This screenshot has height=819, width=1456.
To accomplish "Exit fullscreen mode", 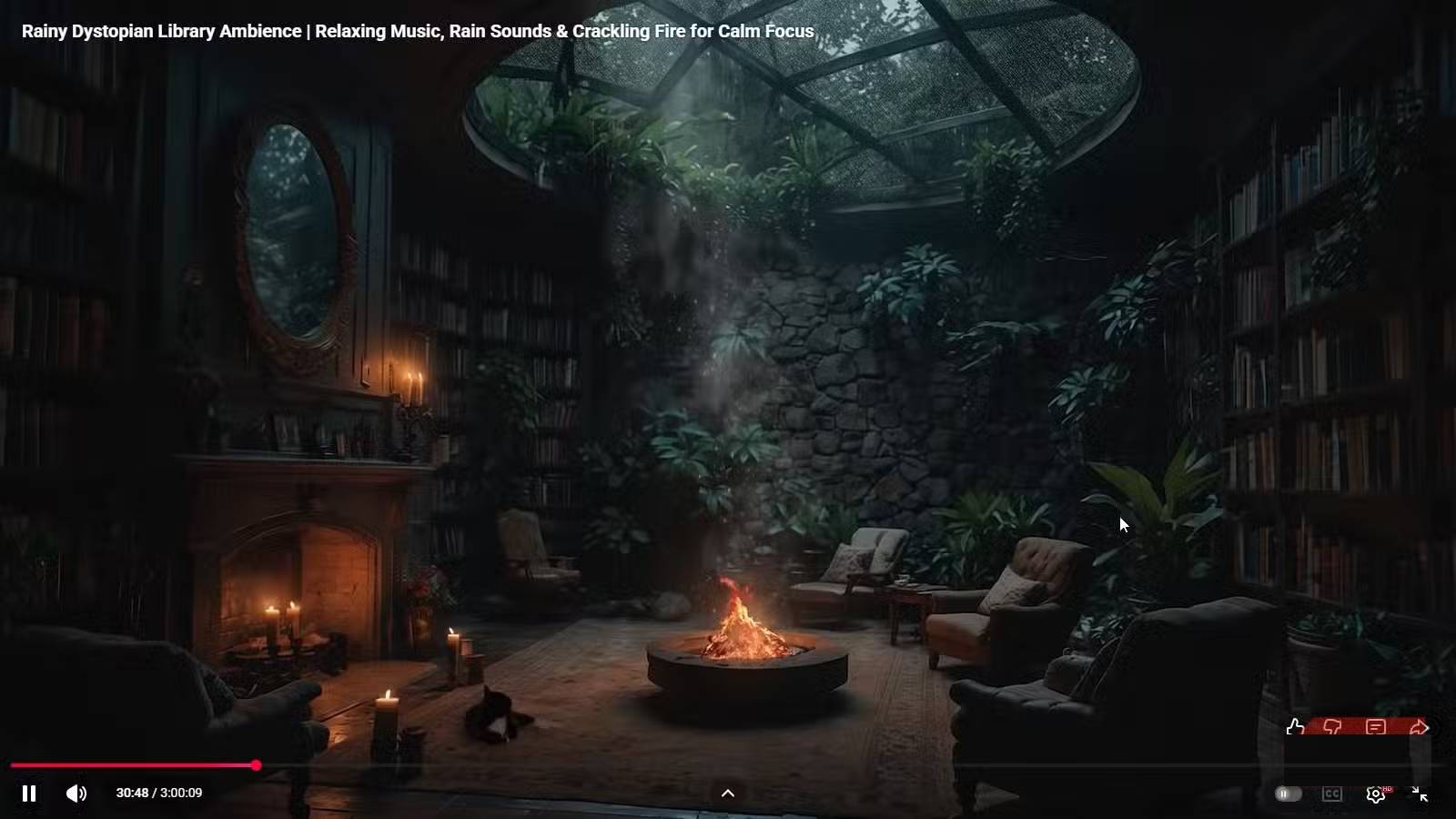I will 1420,794.
